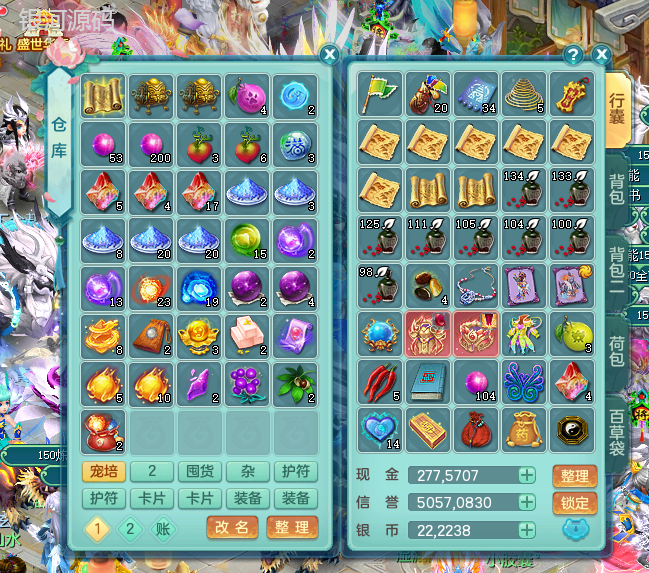Click the 改名 rename button

coord(233,527)
